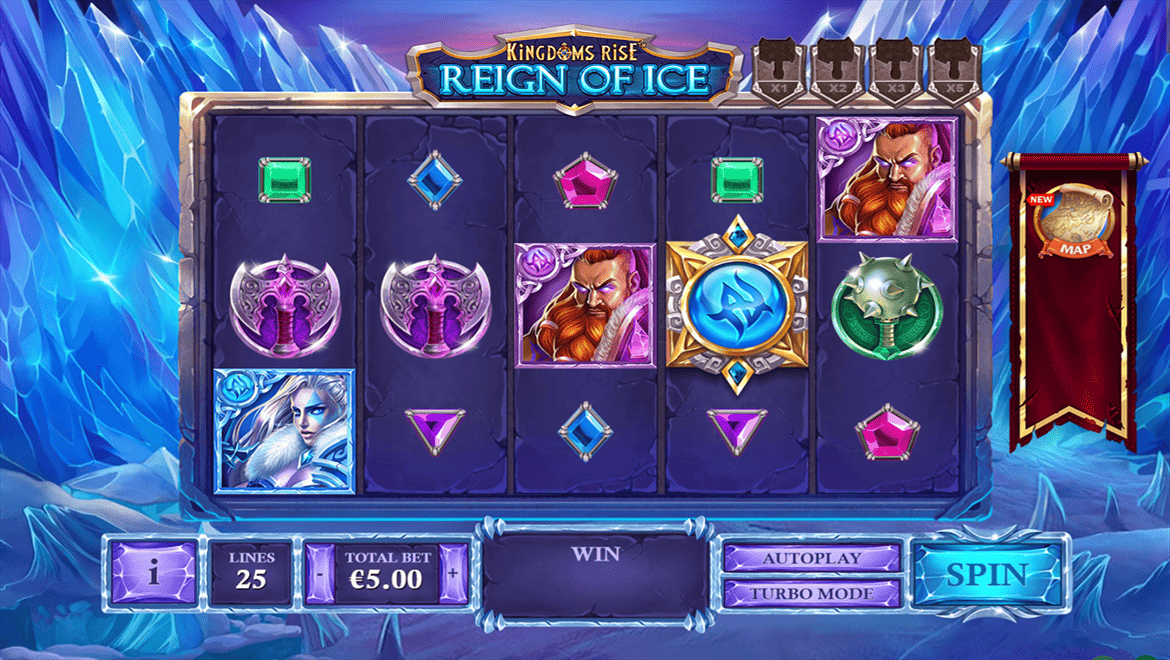Open the info paytable
This screenshot has height=660, width=1170.
[153, 574]
